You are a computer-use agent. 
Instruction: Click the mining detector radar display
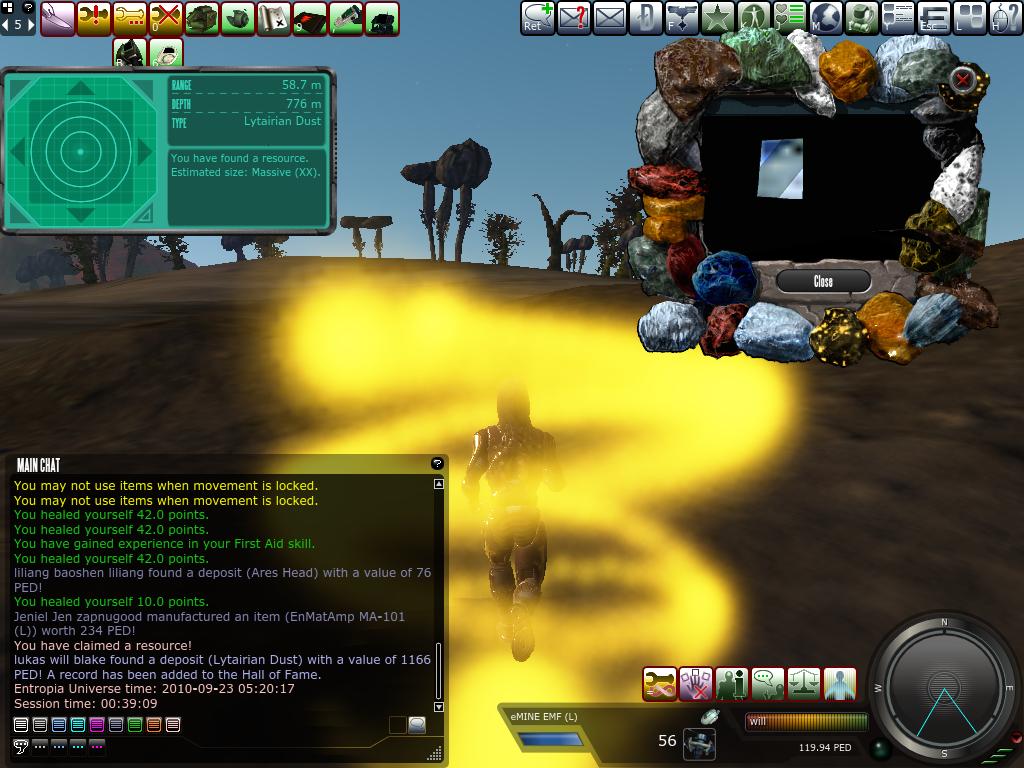[x=80, y=151]
